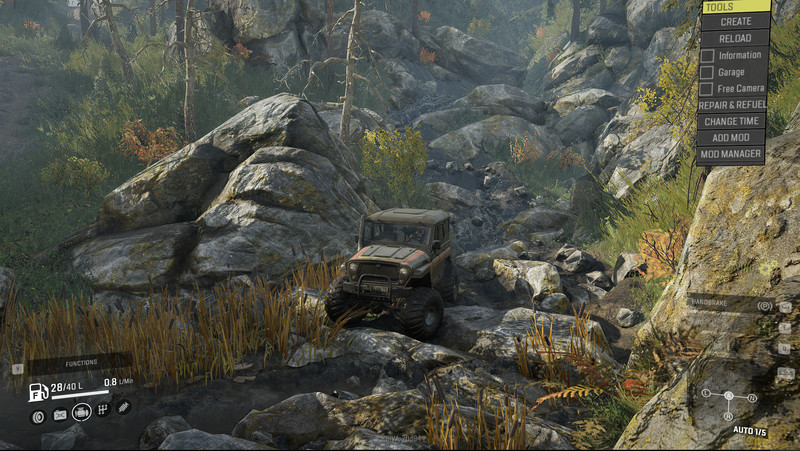Enable the Garage checkbox
The width and height of the screenshot is (800, 451).
click(x=707, y=72)
